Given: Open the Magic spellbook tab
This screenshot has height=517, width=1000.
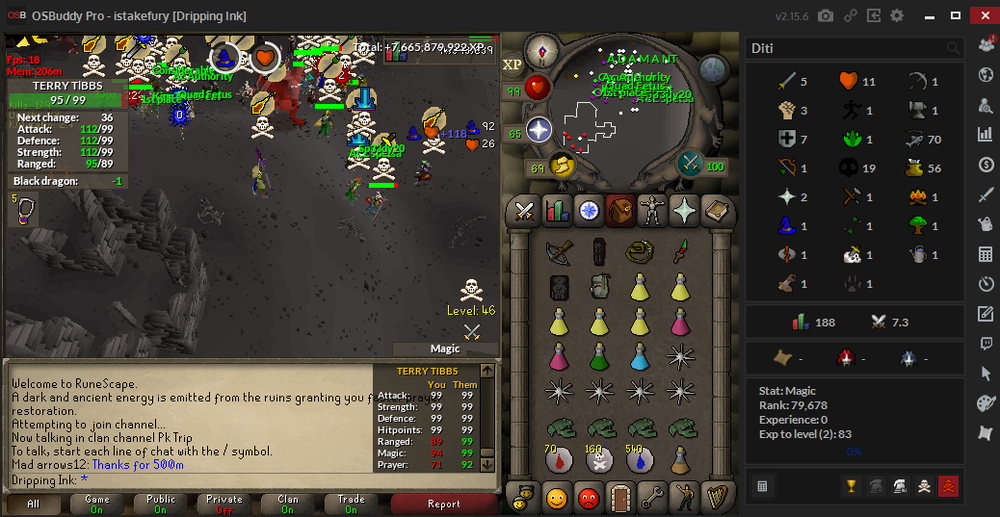Looking at the screenshot, I should [x=716, y=211].
